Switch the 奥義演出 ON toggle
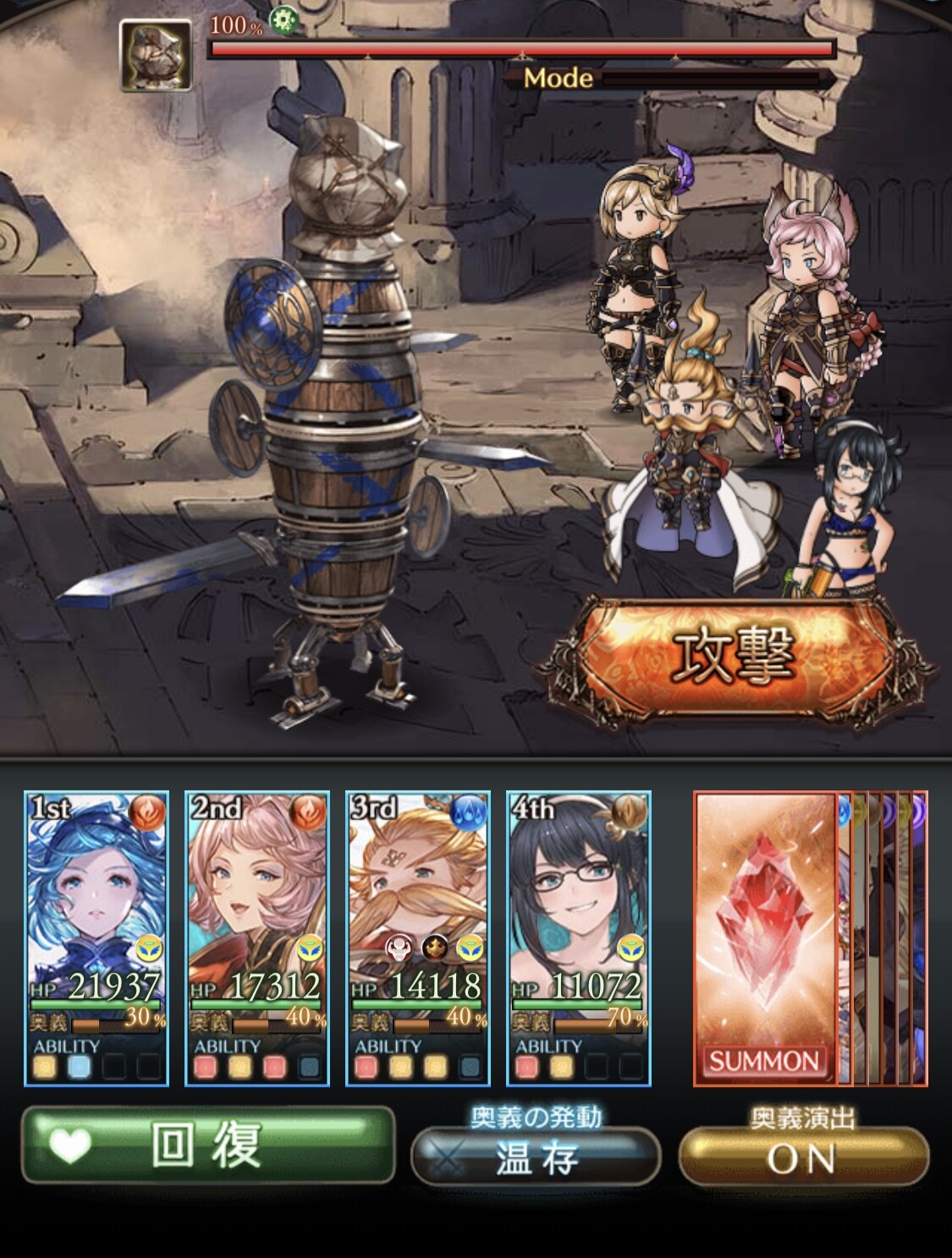Screen dimensions: 952x1258 pyautogui.click(x=803, y=1157)
